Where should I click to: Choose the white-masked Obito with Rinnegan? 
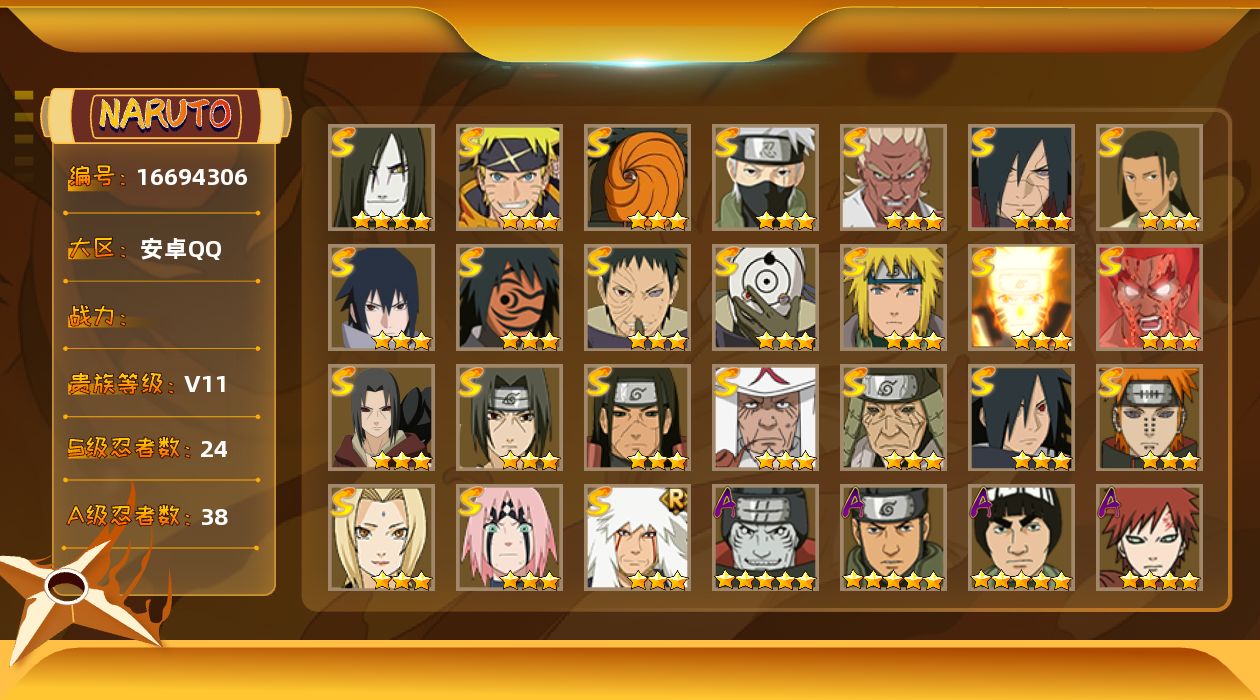[765, 297]
